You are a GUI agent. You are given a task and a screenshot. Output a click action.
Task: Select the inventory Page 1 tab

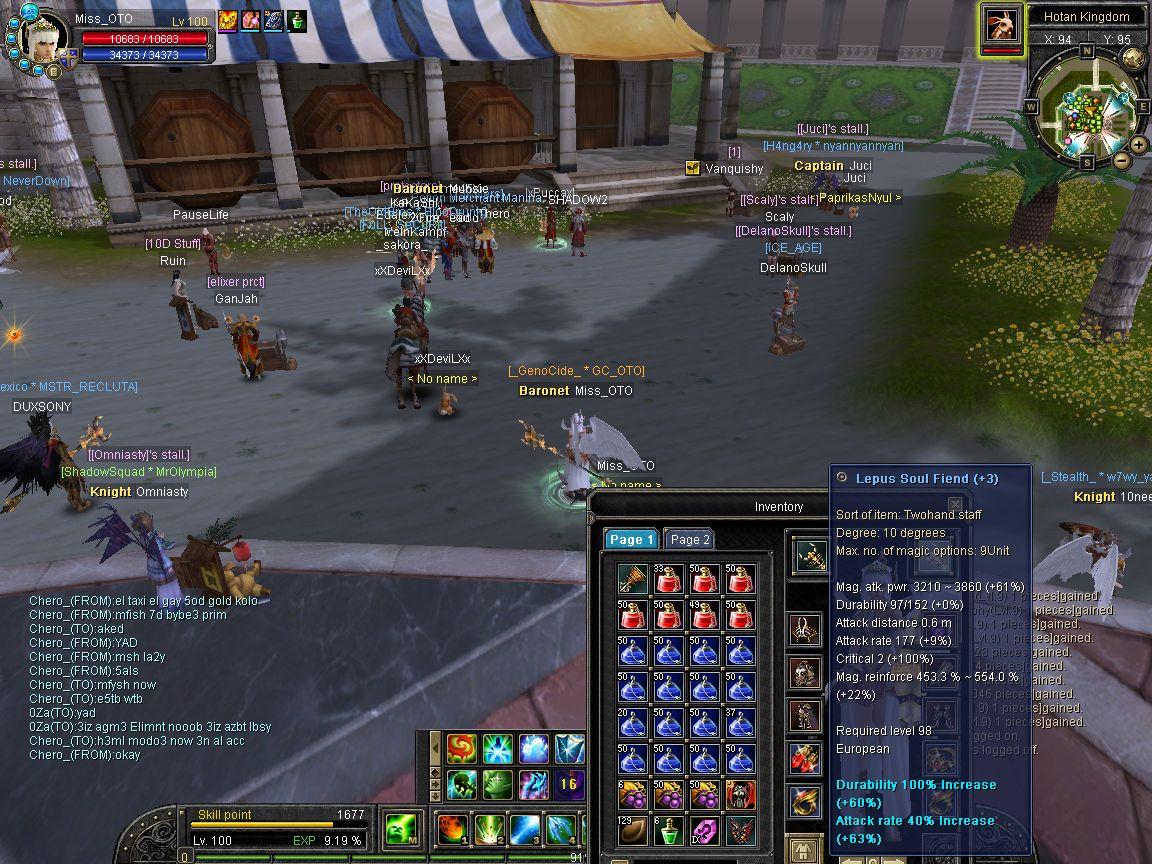coord(631,539)
